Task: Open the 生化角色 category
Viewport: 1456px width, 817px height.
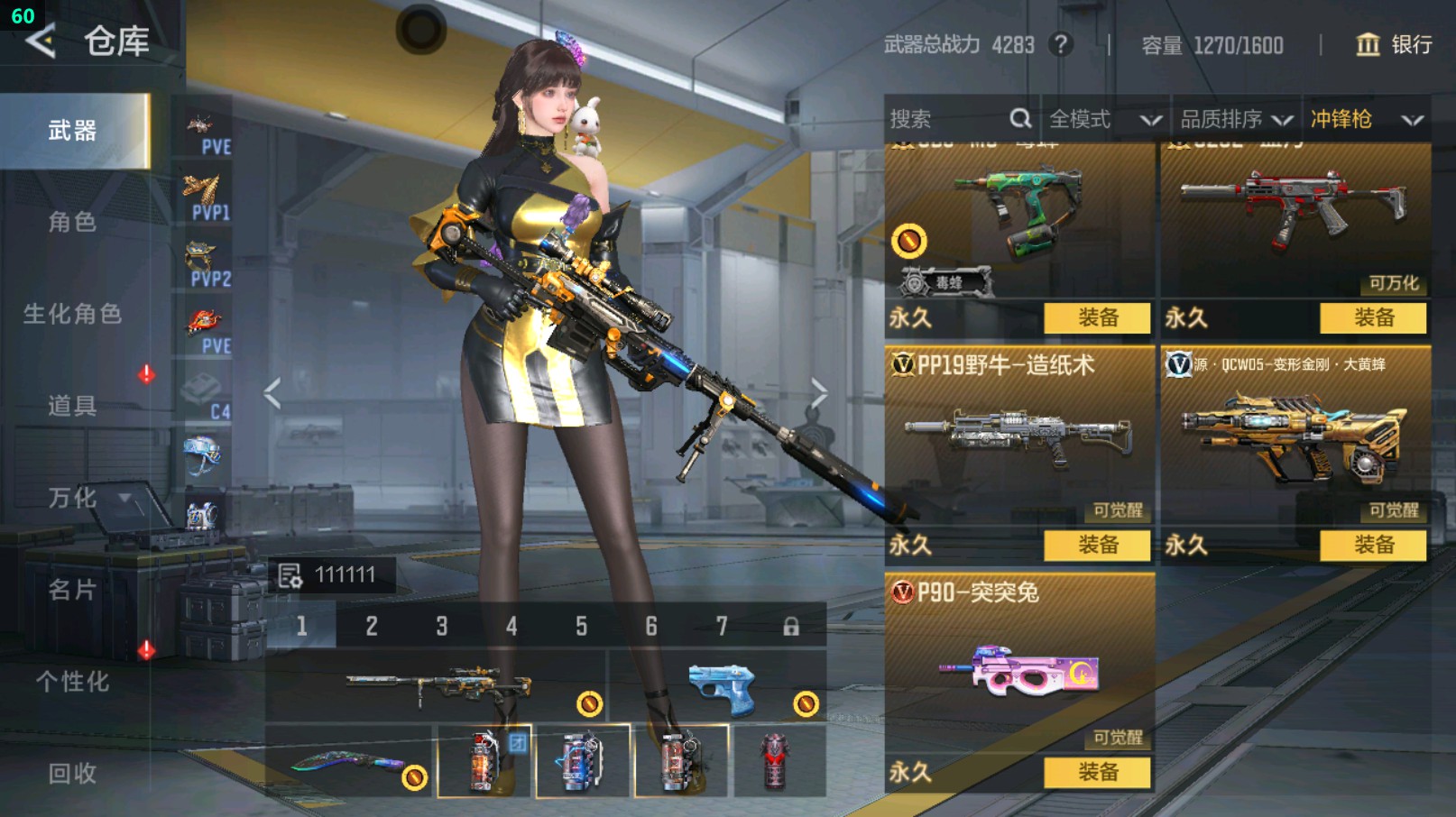Action: pos(72,314)
